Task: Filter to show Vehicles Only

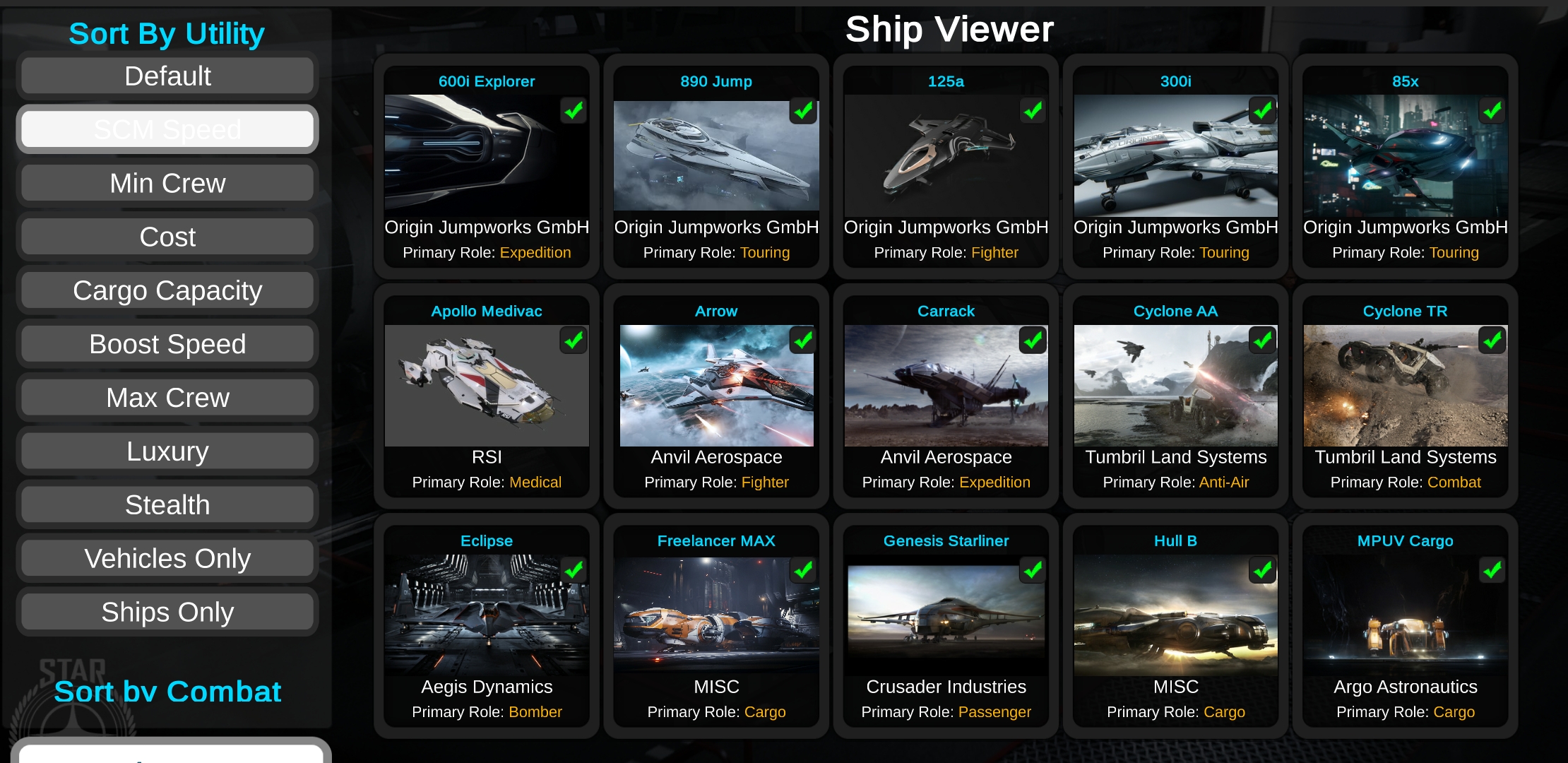Action: (167, 558)
